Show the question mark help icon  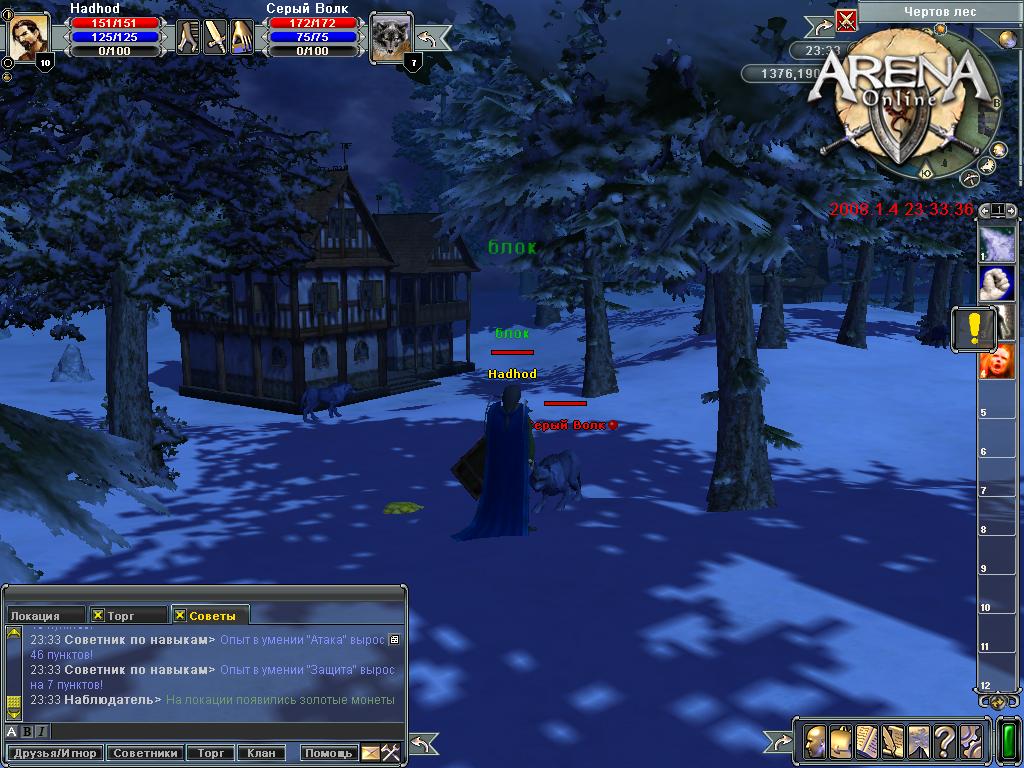tap(944, 742)
